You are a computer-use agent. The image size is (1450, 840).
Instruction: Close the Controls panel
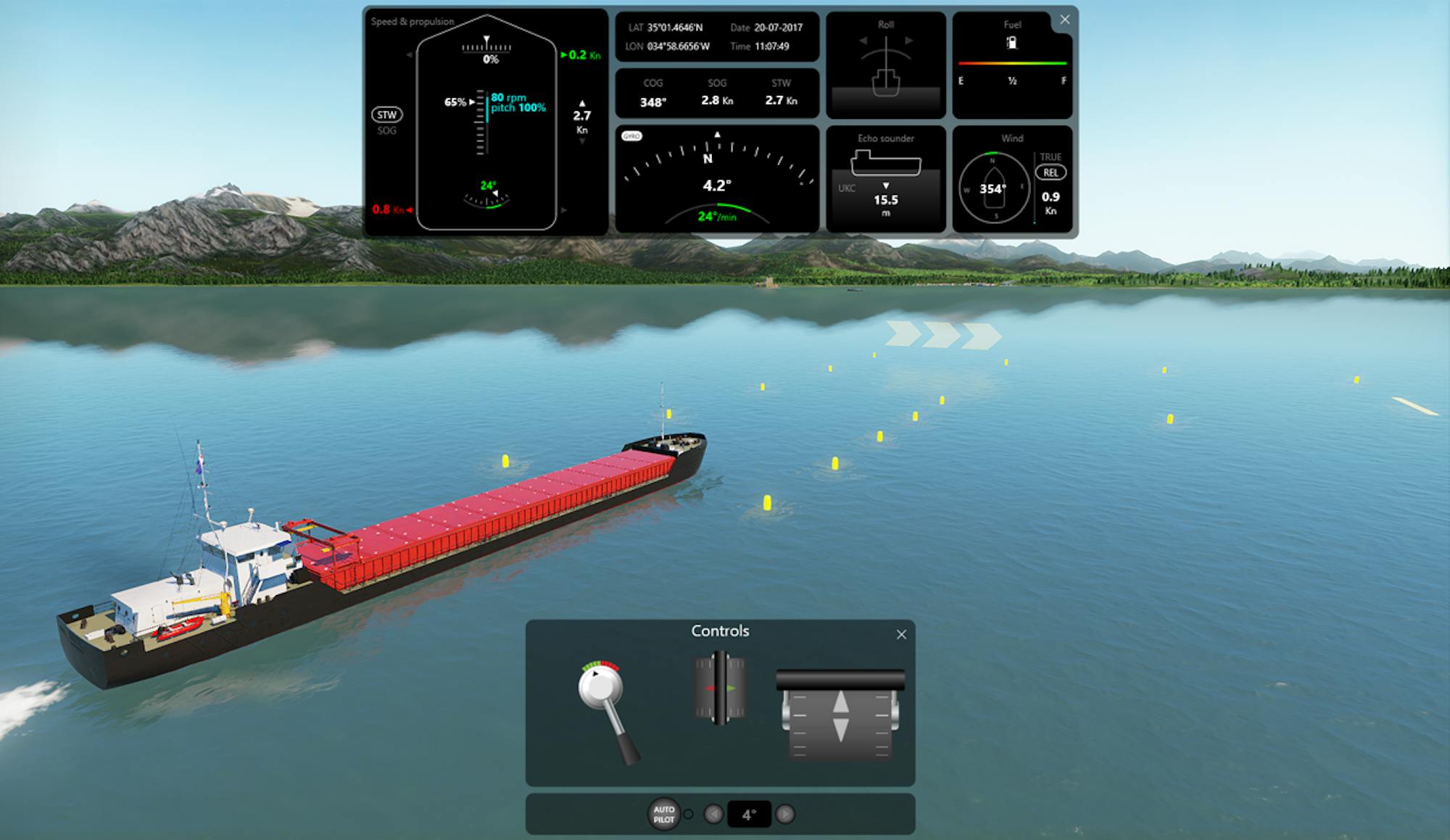point(901,635)
